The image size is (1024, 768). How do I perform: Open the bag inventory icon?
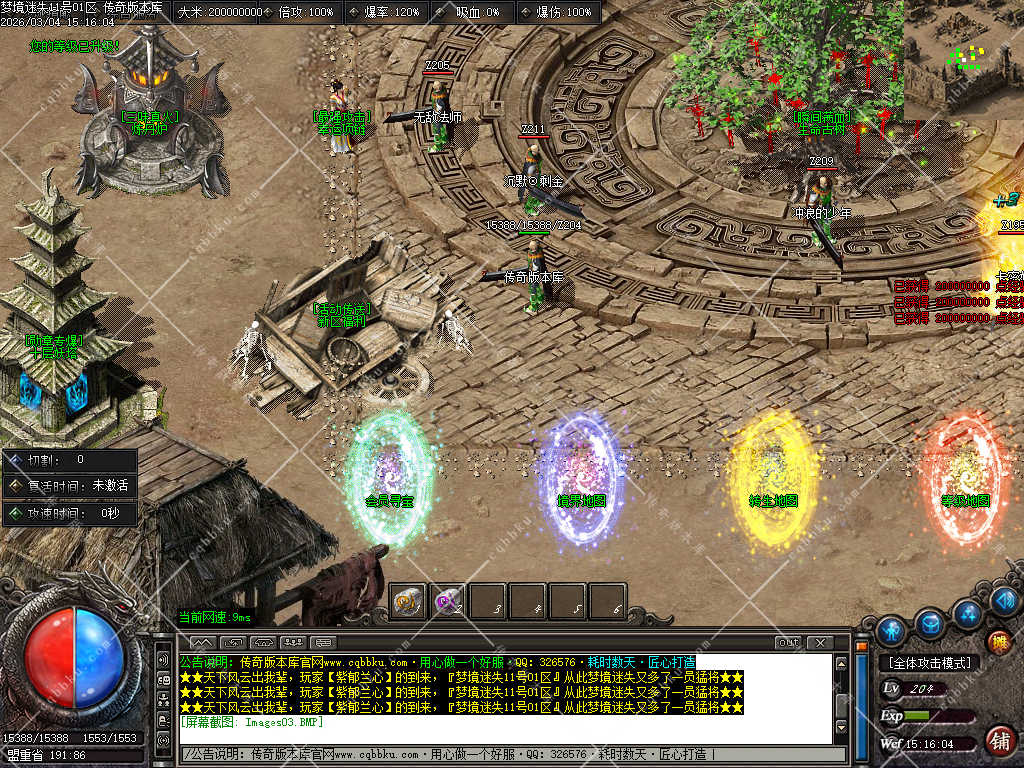(x=930, y=623)
